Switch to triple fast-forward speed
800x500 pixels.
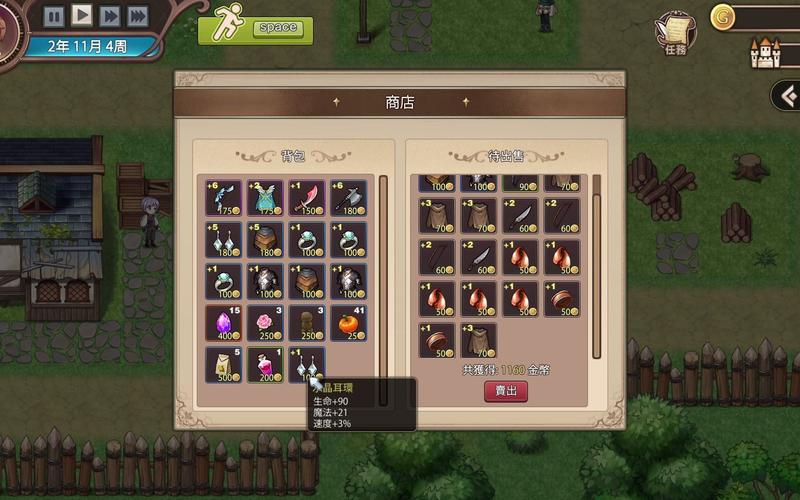[138, 15]
